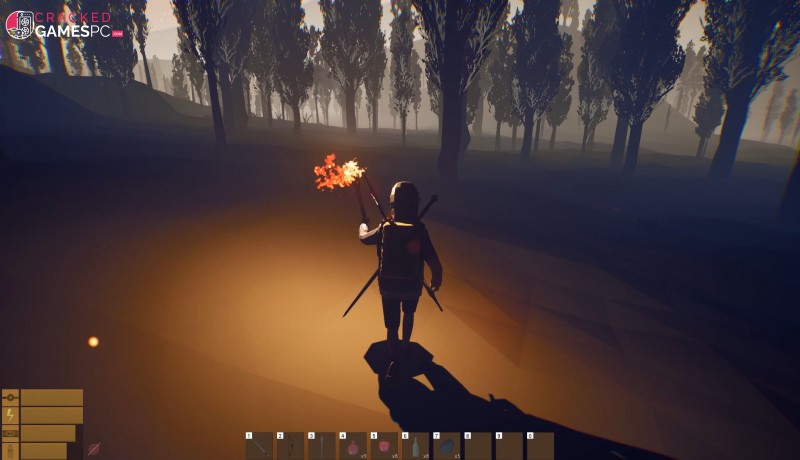Screen dimensions: 800x460
Task: Select the dark blue item in slot 7
Action: pyautogui.click(x=446, y=447)
